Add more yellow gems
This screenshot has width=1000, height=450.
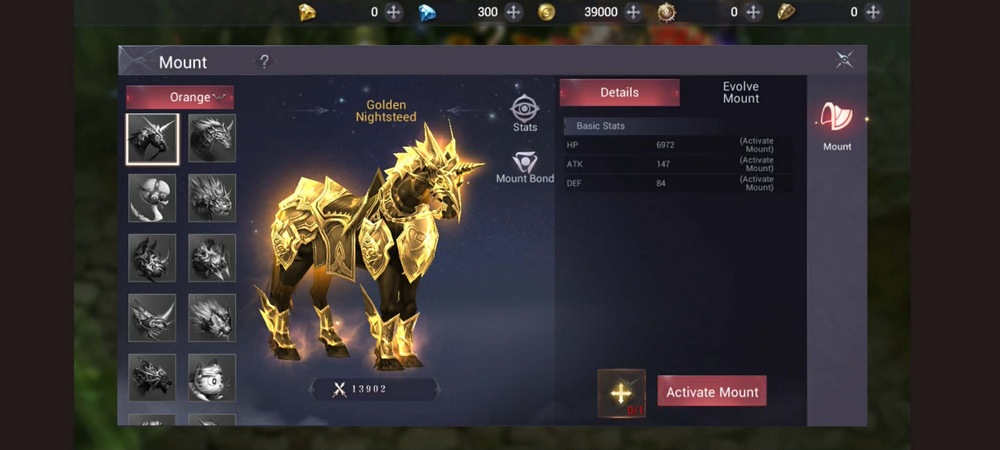[394, 12]
